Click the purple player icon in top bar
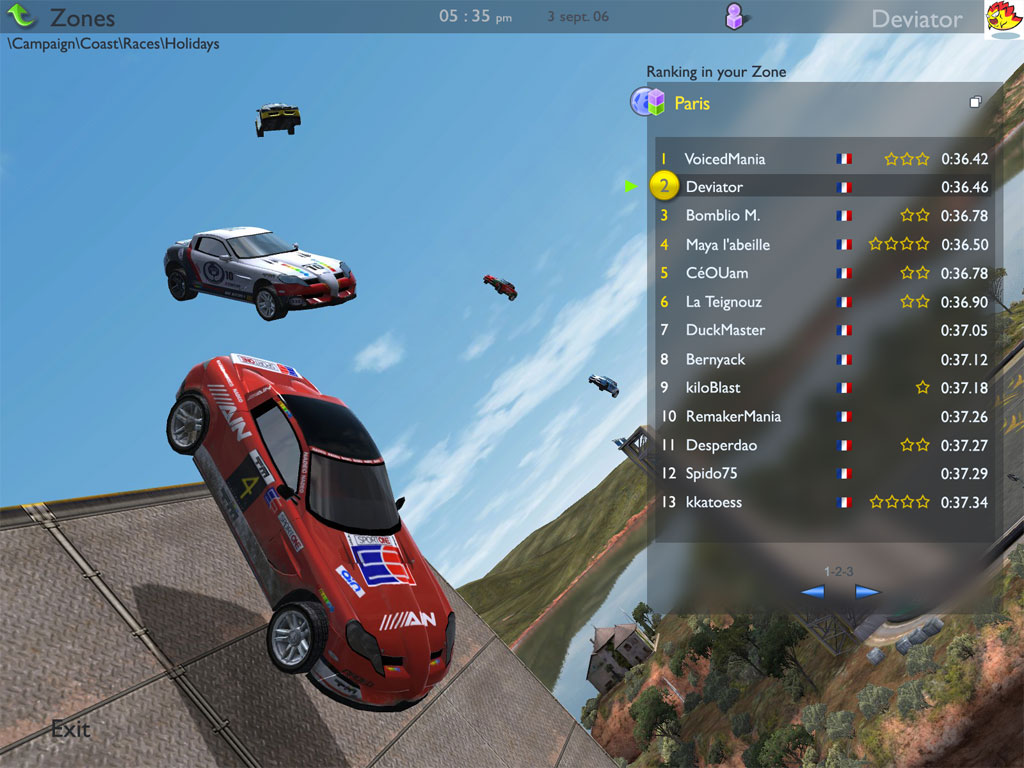Viewport: 1024px width, 768px height. (736, 16)
